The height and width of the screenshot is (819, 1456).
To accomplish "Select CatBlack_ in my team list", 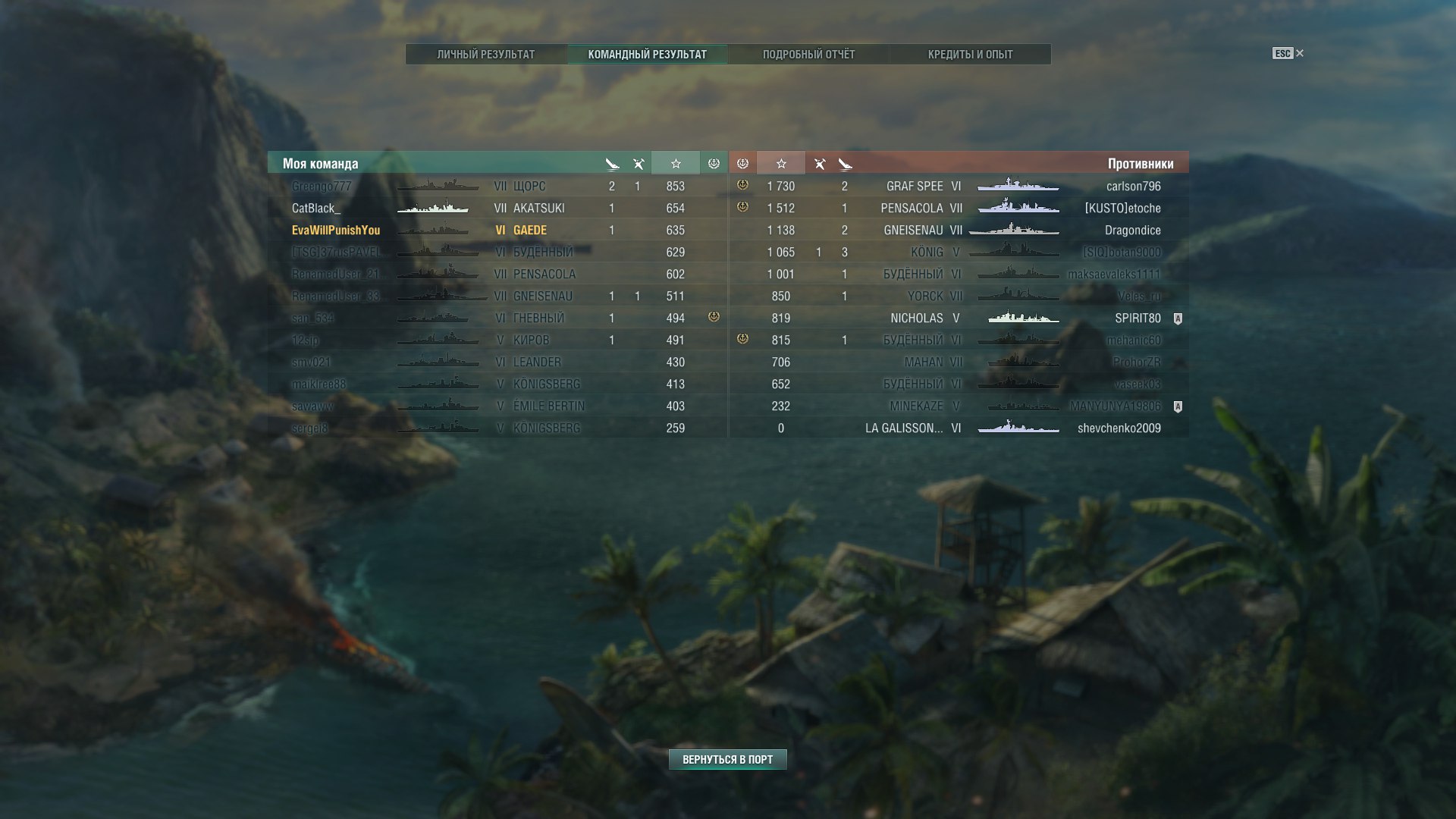I will pyautogui.click(x=316, y=209).
